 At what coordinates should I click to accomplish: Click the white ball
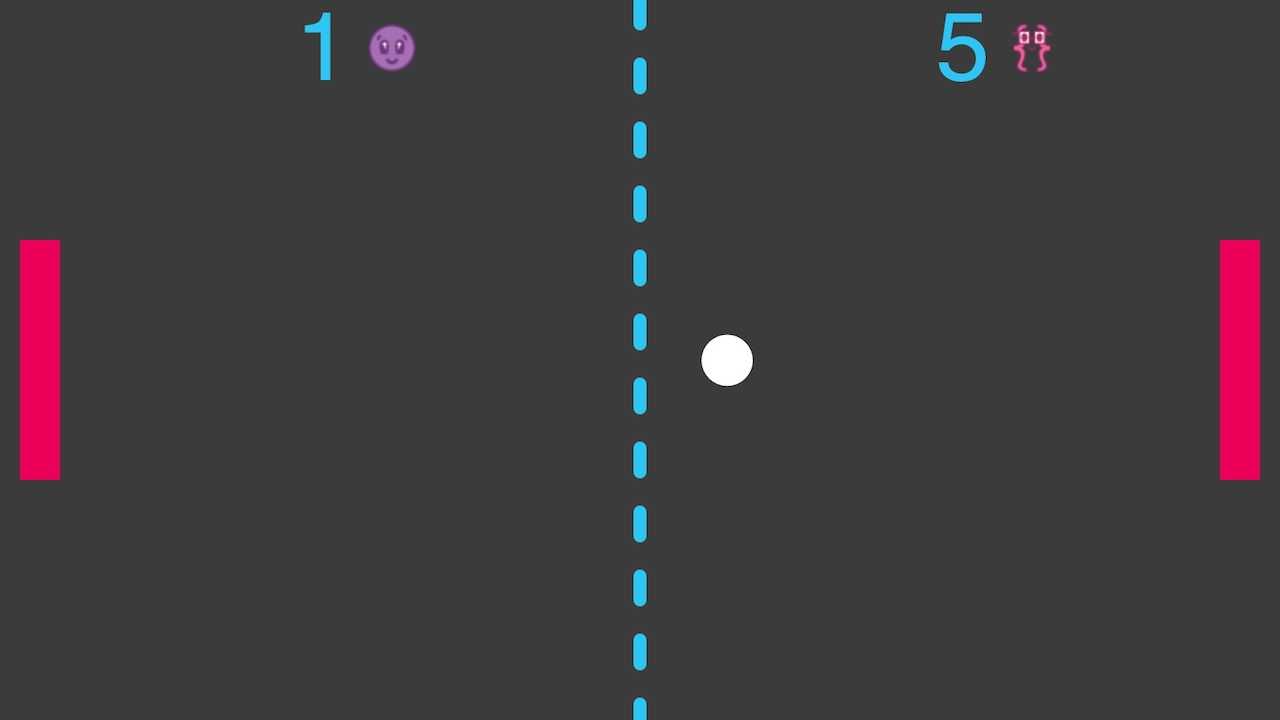[x=727, y=360]
